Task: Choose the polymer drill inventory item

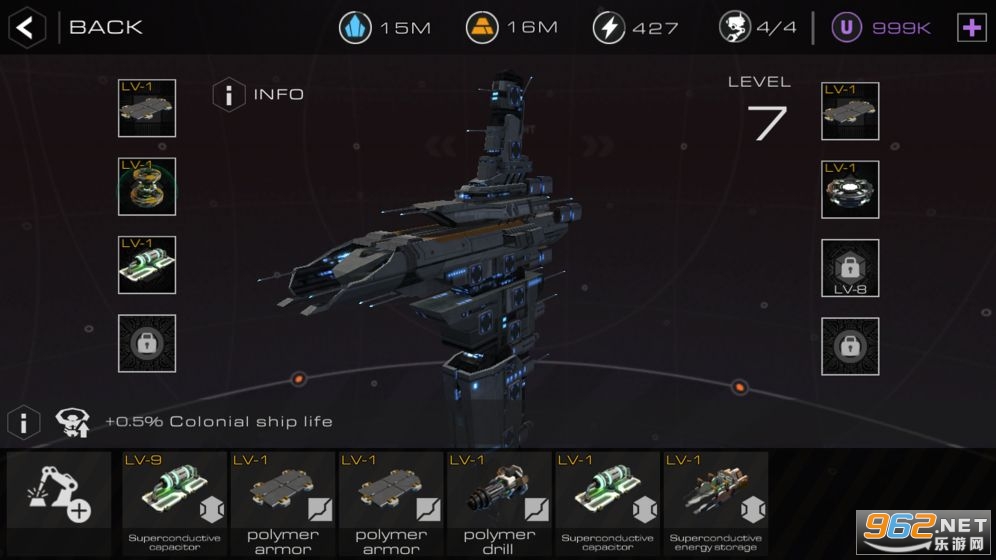Action: tap(499, 503)
